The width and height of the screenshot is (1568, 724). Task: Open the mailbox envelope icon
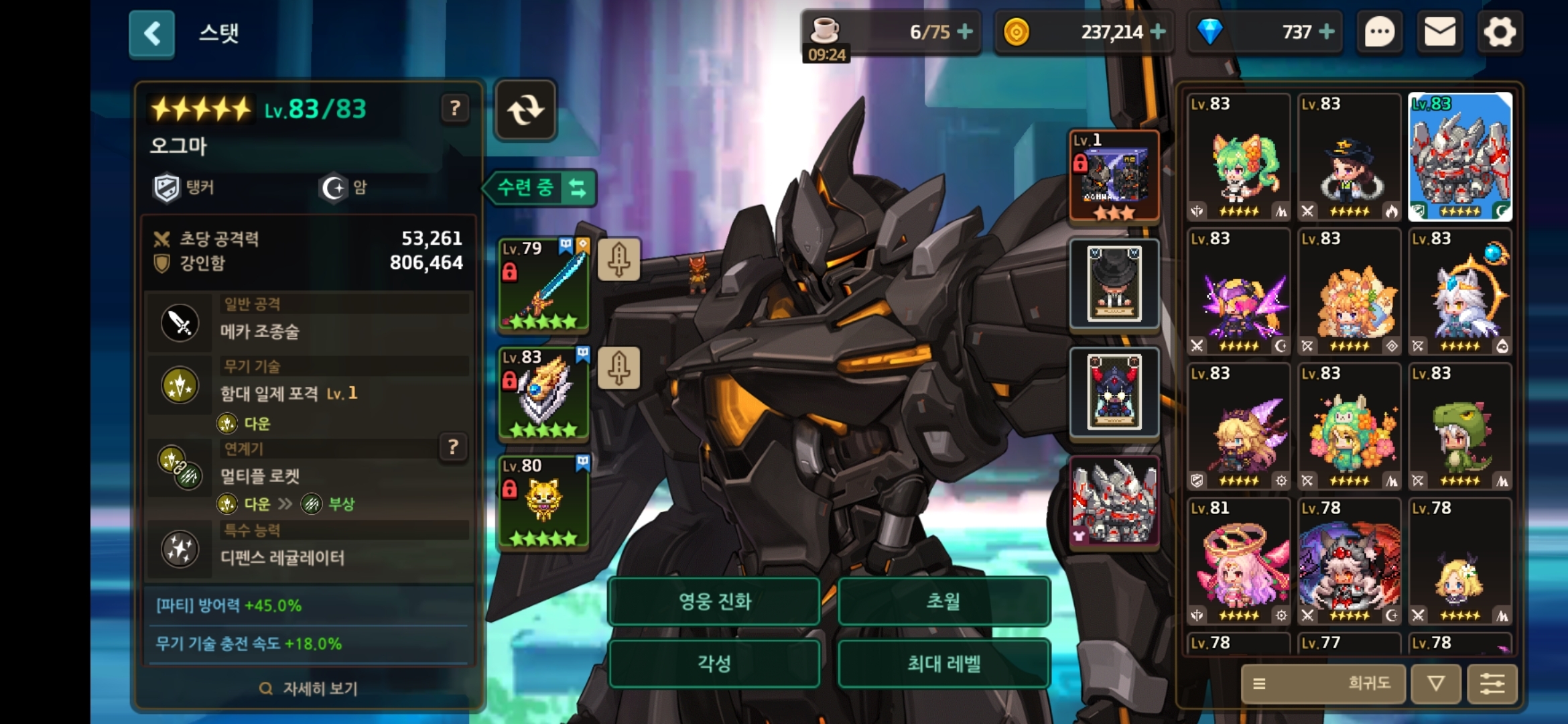click(x=1439, y=32)
